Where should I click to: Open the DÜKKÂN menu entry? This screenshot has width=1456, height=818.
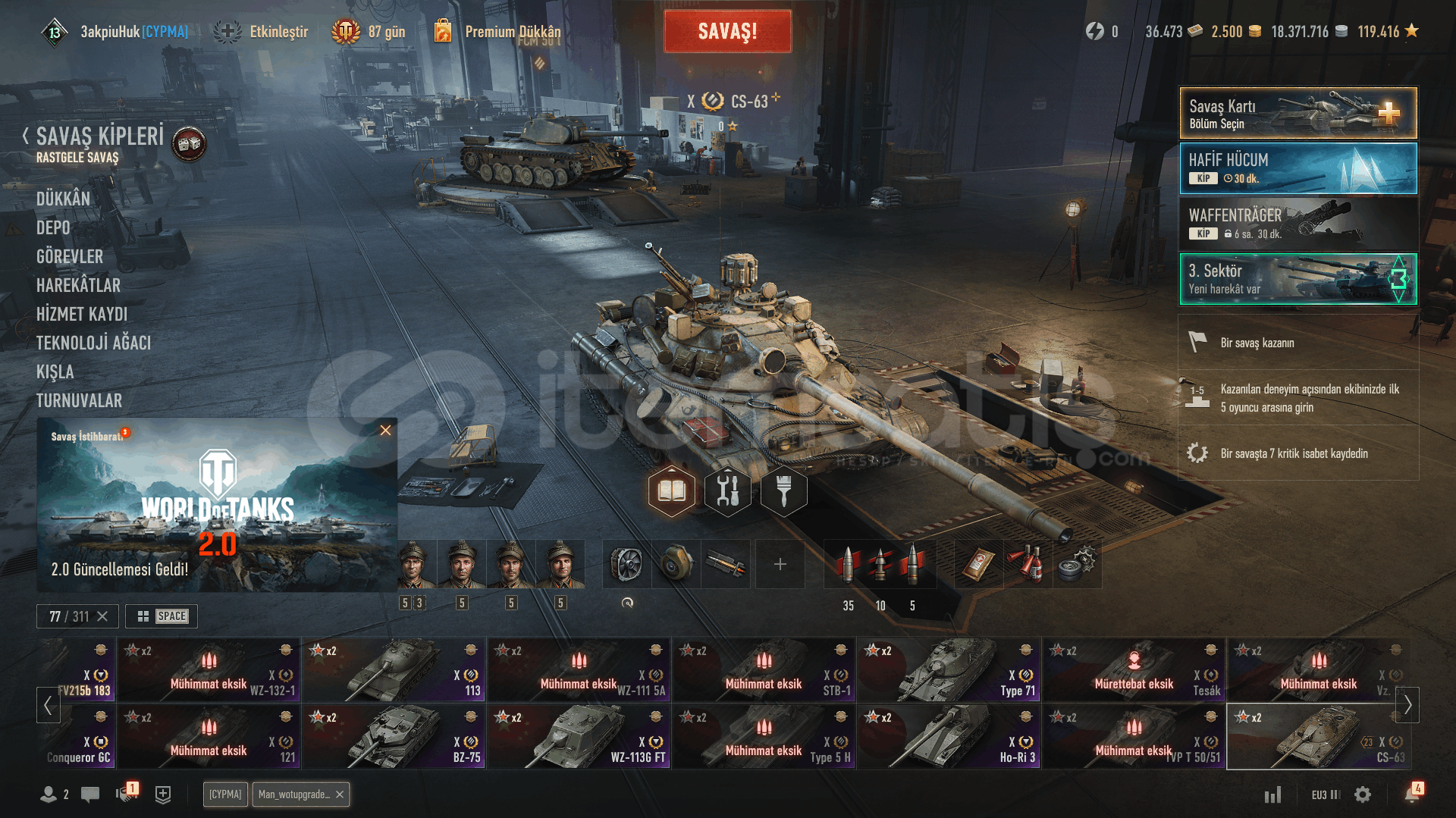pos(63,199)
